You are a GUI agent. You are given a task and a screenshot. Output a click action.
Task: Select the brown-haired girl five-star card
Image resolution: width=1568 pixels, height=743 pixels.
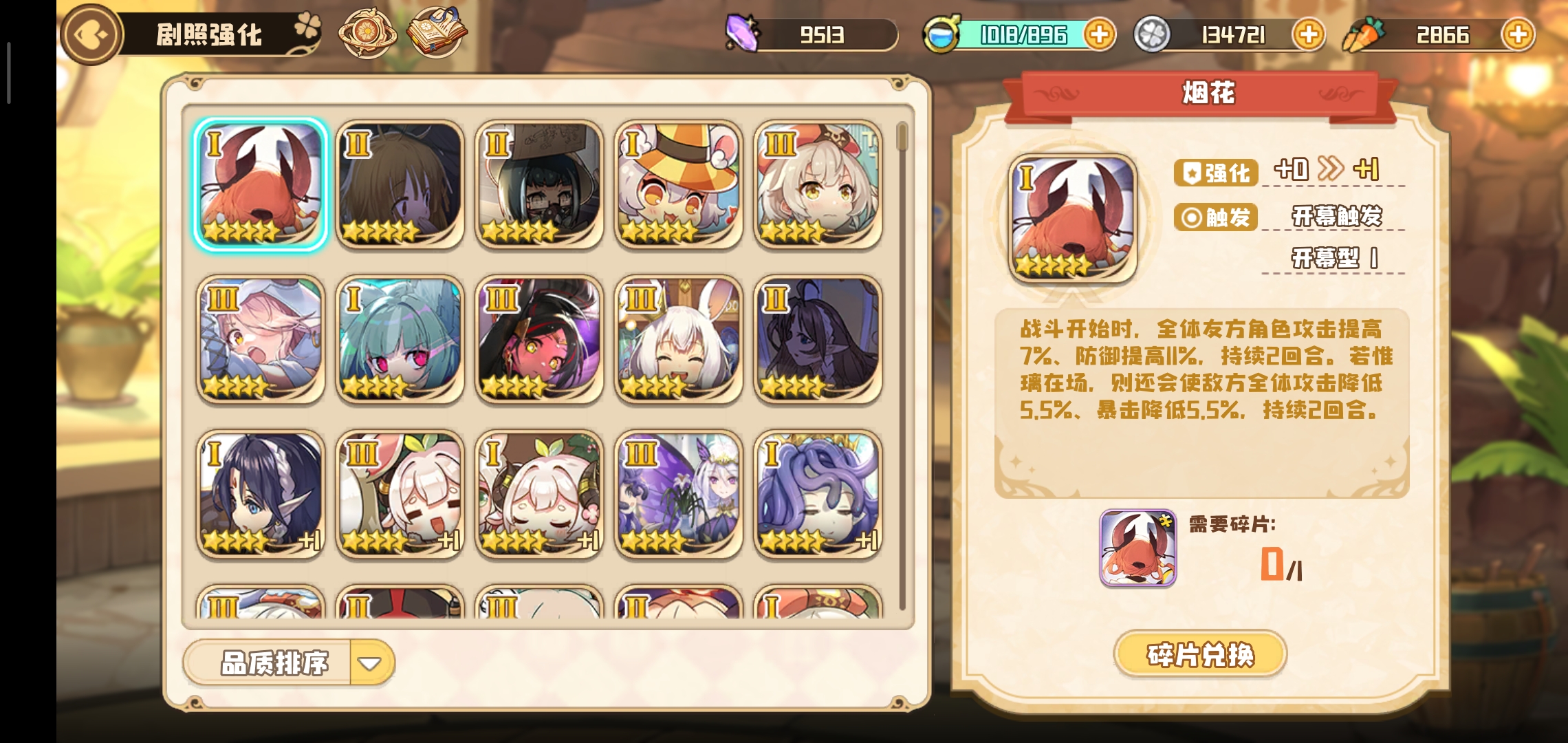click(x=400, y=184)
